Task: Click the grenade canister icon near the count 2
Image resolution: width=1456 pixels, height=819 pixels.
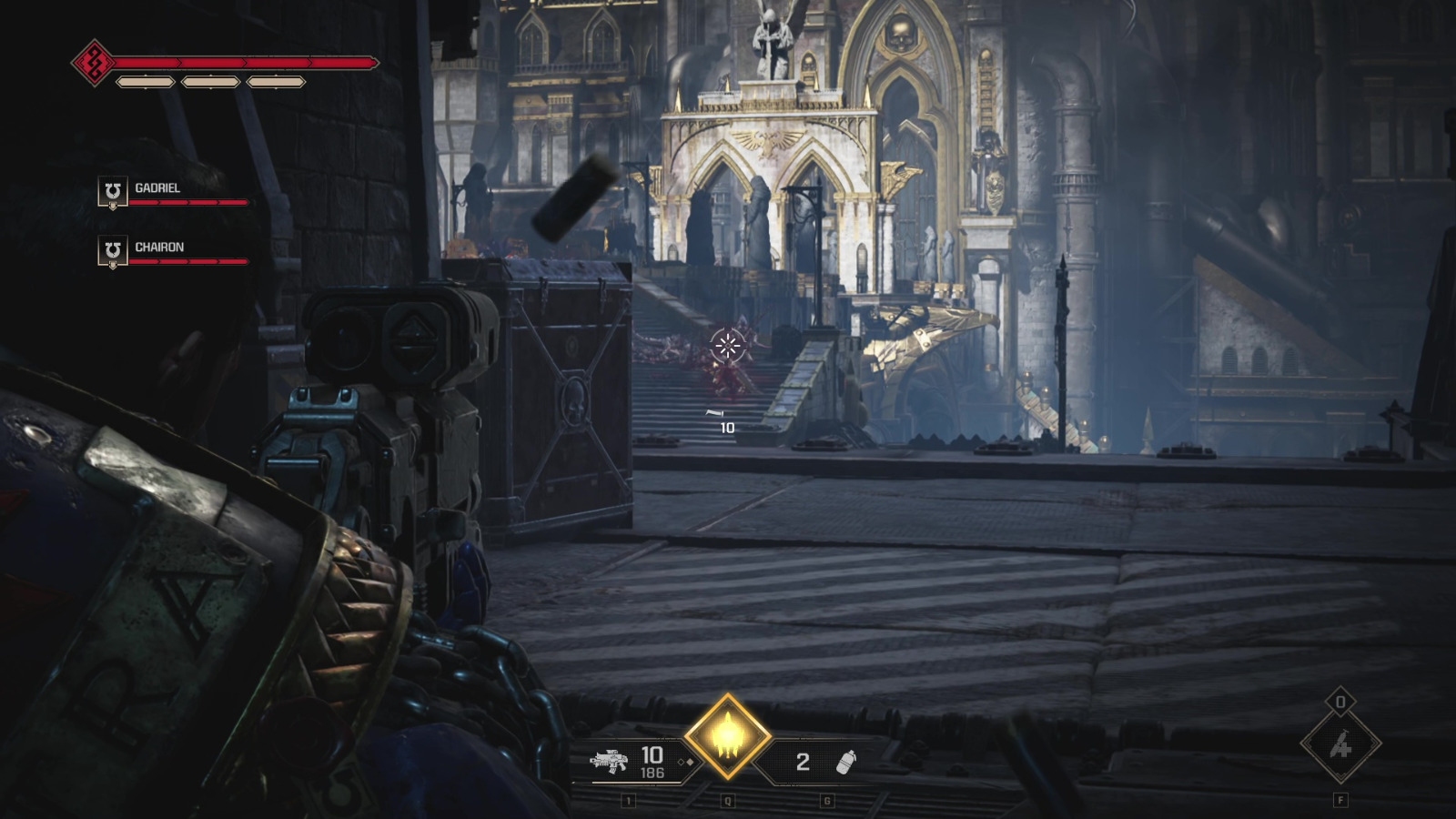Action: 847,764
